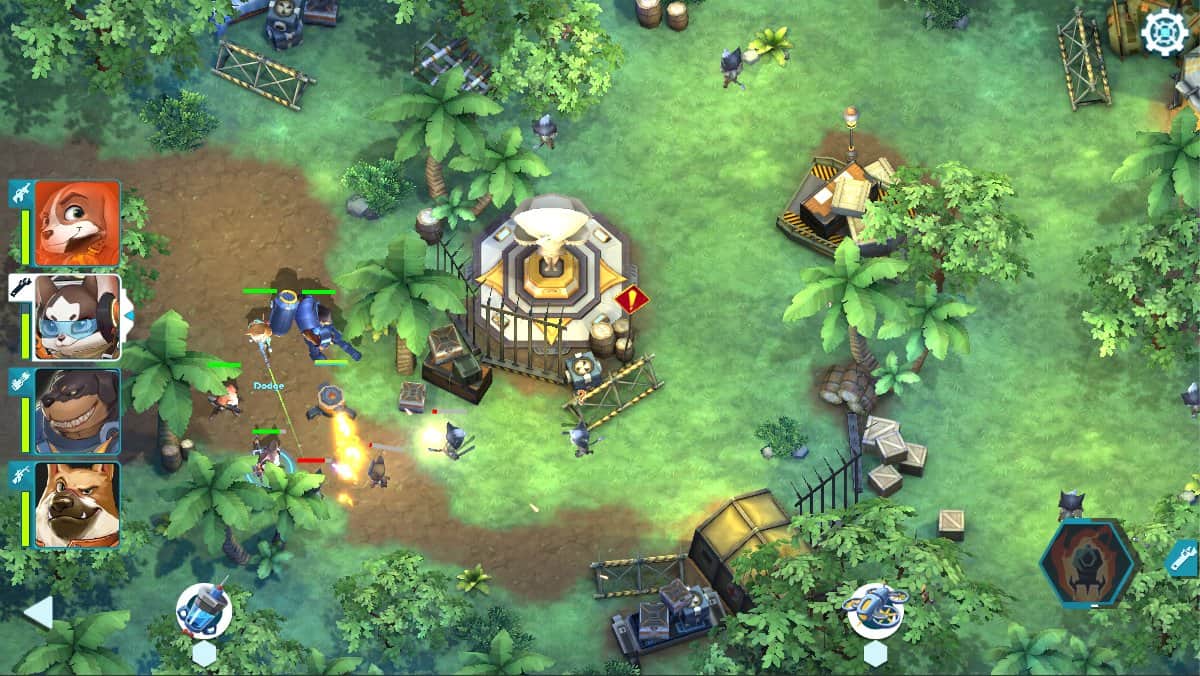
Task: Choose the grinning rottweiler squad portrait
Action: point(77,411)
